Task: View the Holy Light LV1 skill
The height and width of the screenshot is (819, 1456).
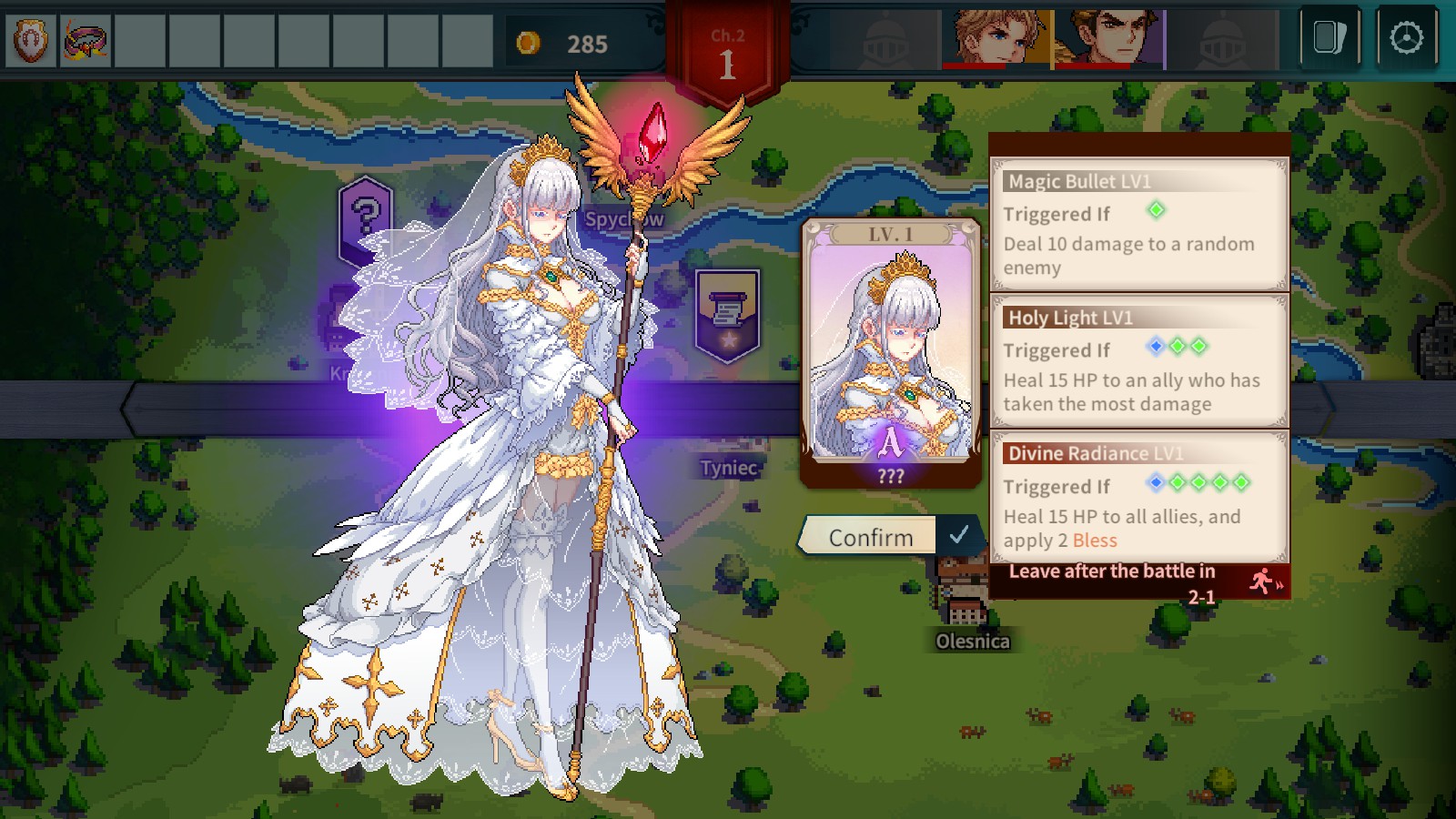Action: tap(1138, 361)
